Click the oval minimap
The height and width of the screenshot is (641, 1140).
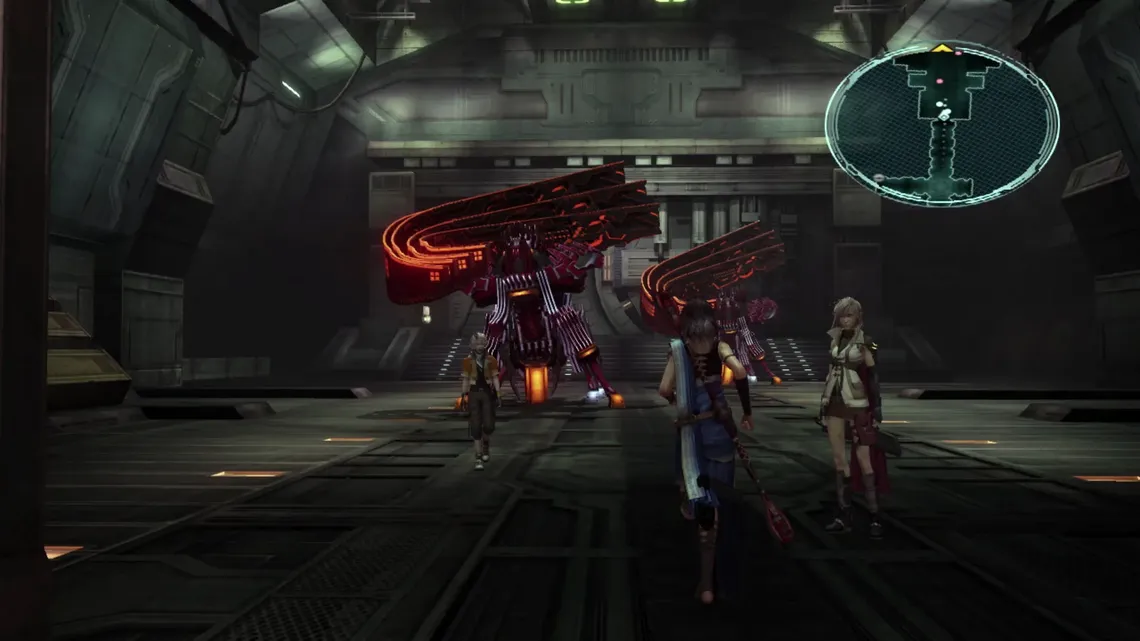click(941, 123)
